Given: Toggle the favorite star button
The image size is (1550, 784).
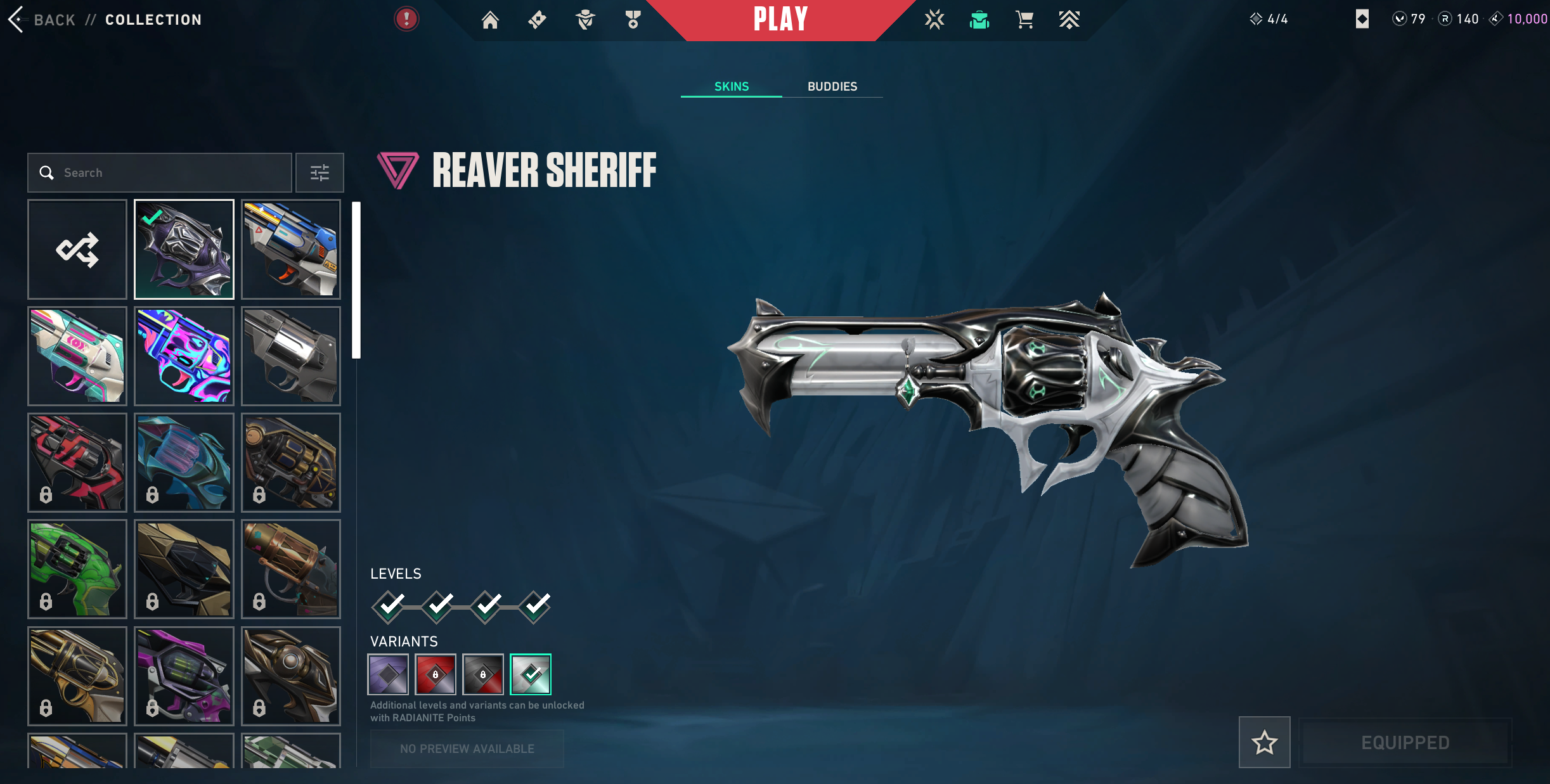Looking at the screenshot, I should tap(1264, 742).
